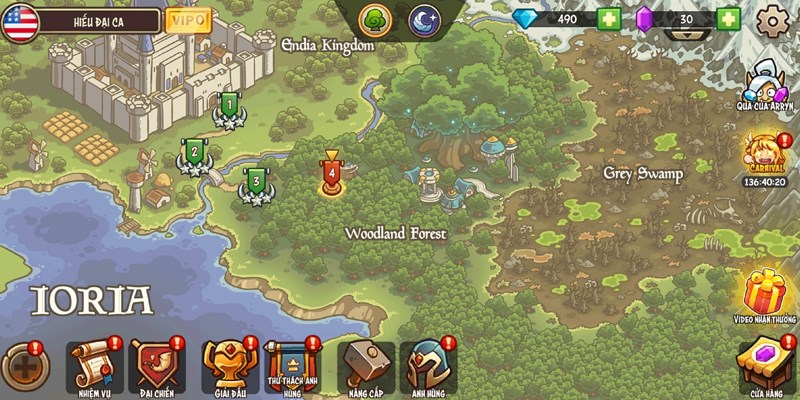Open the Anh Hùng heroes menu
The image size is (800, 400).
tap(427, 365)
